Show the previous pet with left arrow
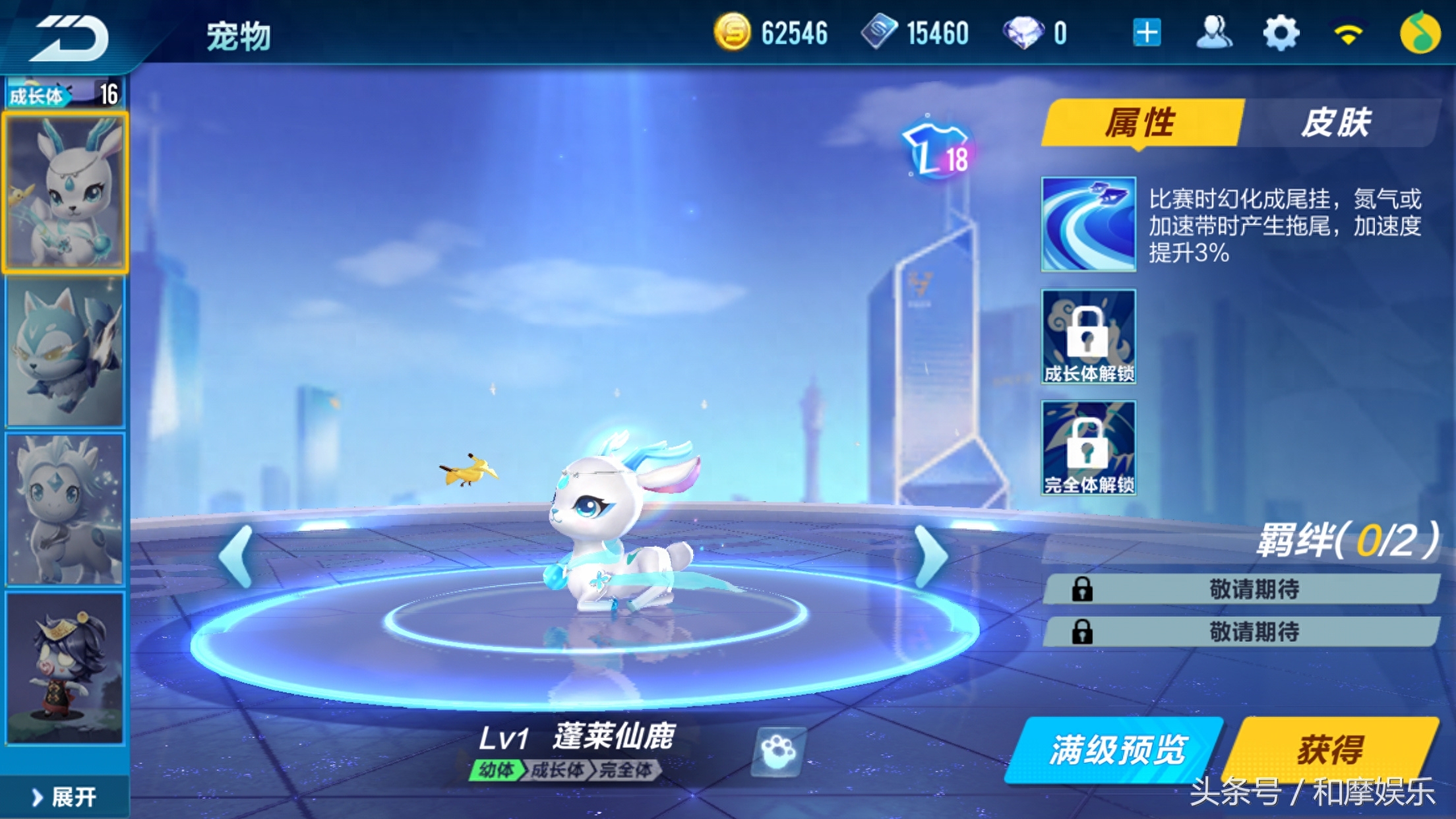 coord(237,557)
